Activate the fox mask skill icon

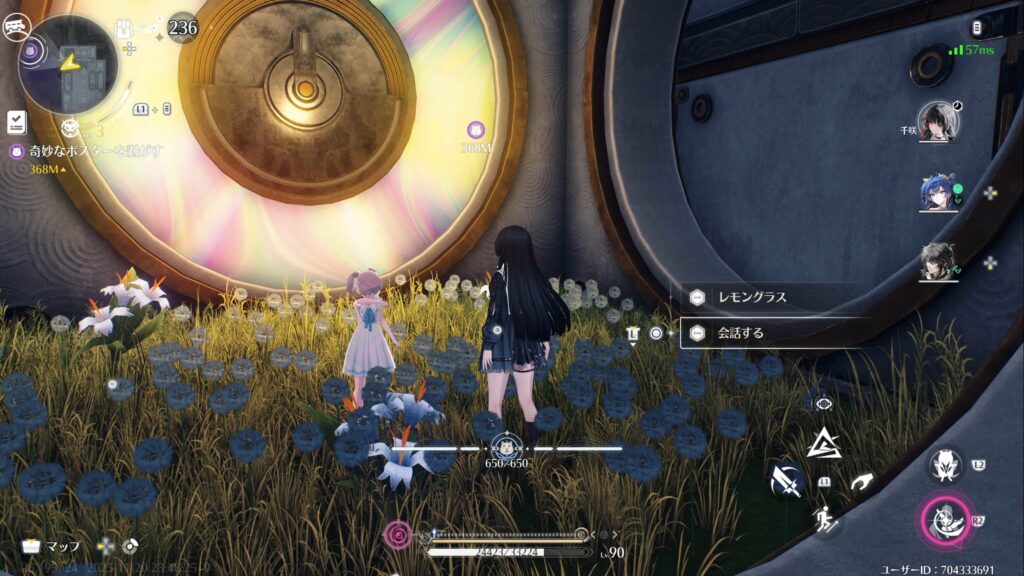(944, 463)
